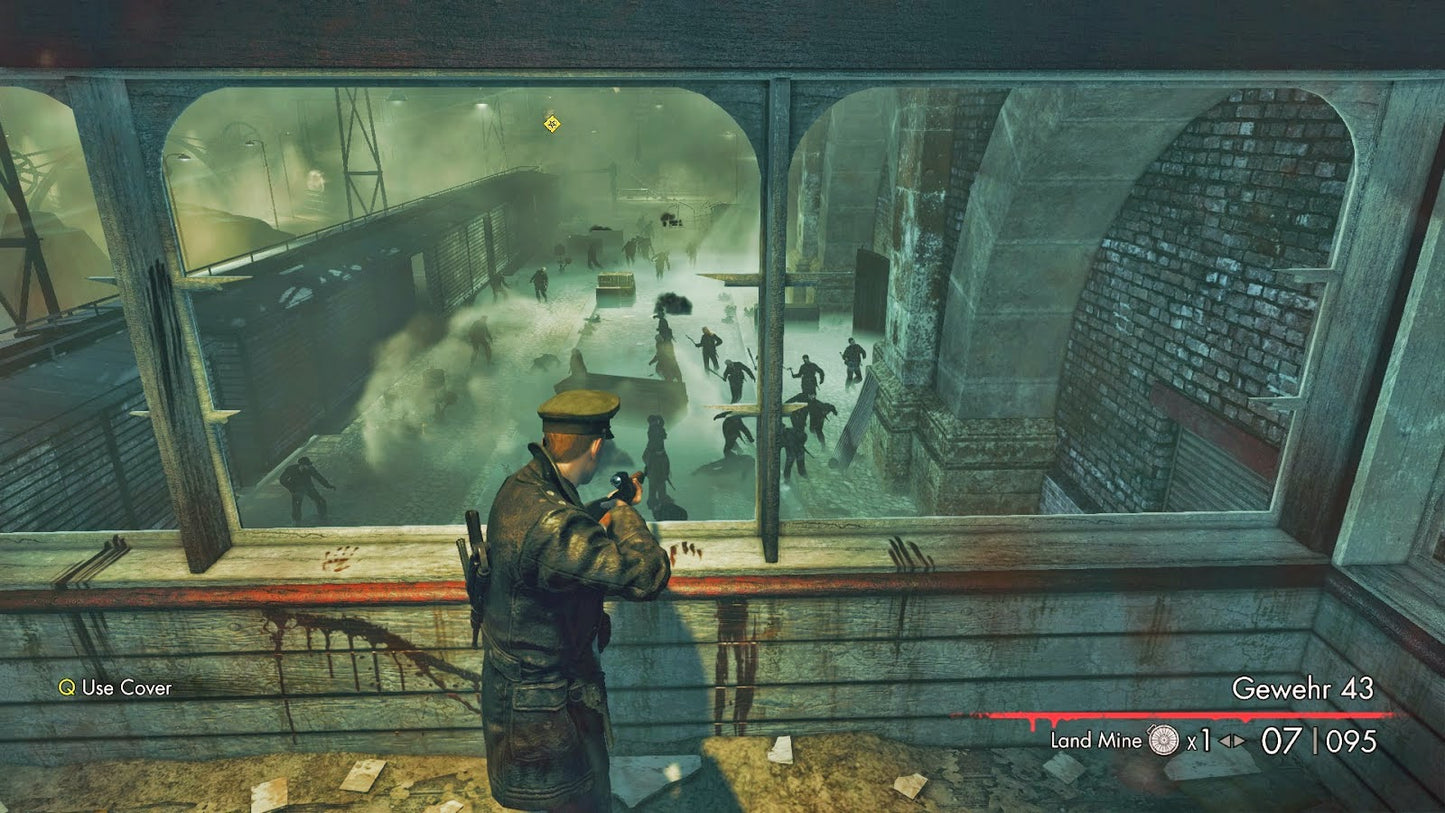Cycle secondary items using the paired arrows
The height and width of the screenshot is (813, 1445).
1230,741
